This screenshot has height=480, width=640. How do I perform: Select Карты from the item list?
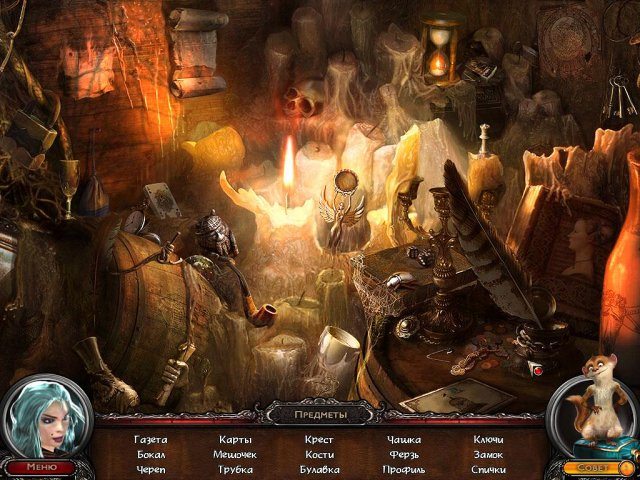click(236, 439)
